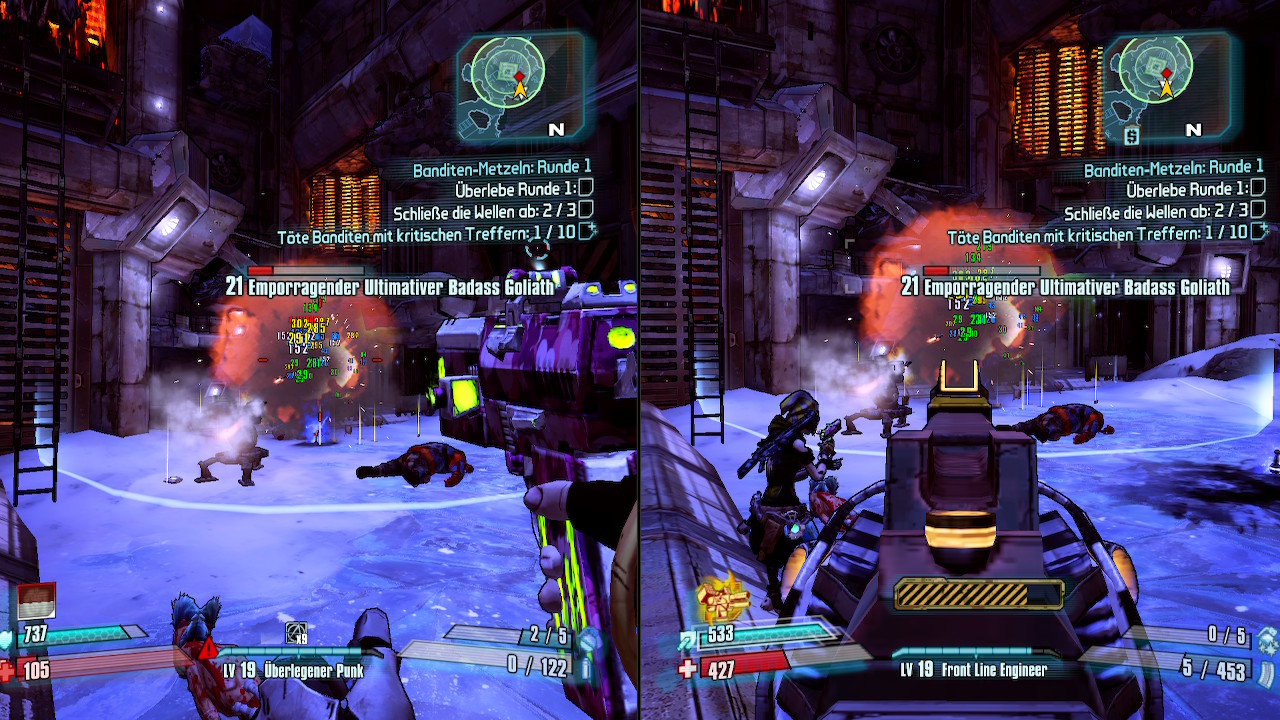The width and height of the screenshot is (1280, 720).
Task: Select the left player's Banditen-Metzeln: Runde 1 objective
Action: pos(502,168)
